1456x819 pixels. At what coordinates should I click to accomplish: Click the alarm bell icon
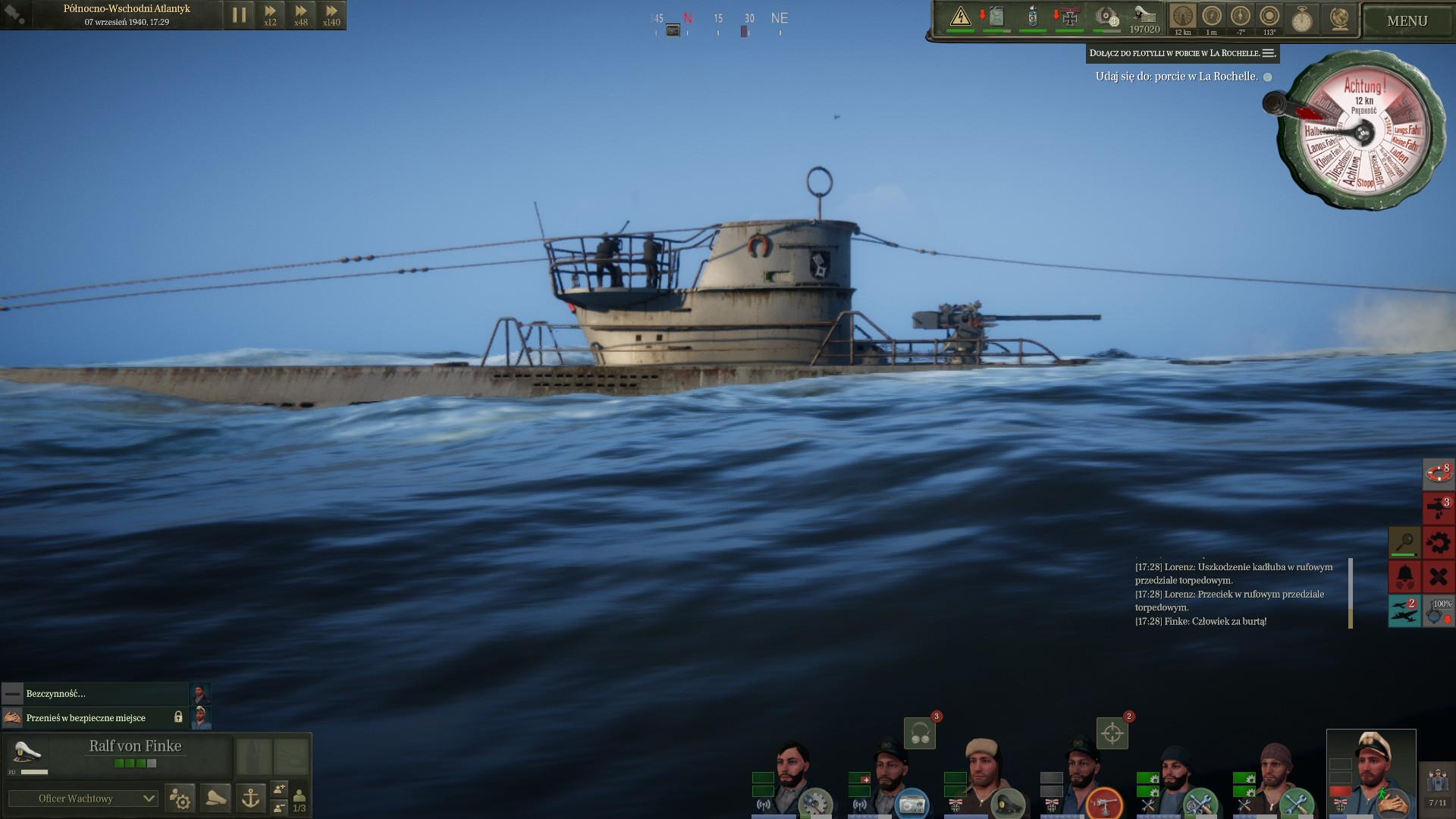(1404, 576)
